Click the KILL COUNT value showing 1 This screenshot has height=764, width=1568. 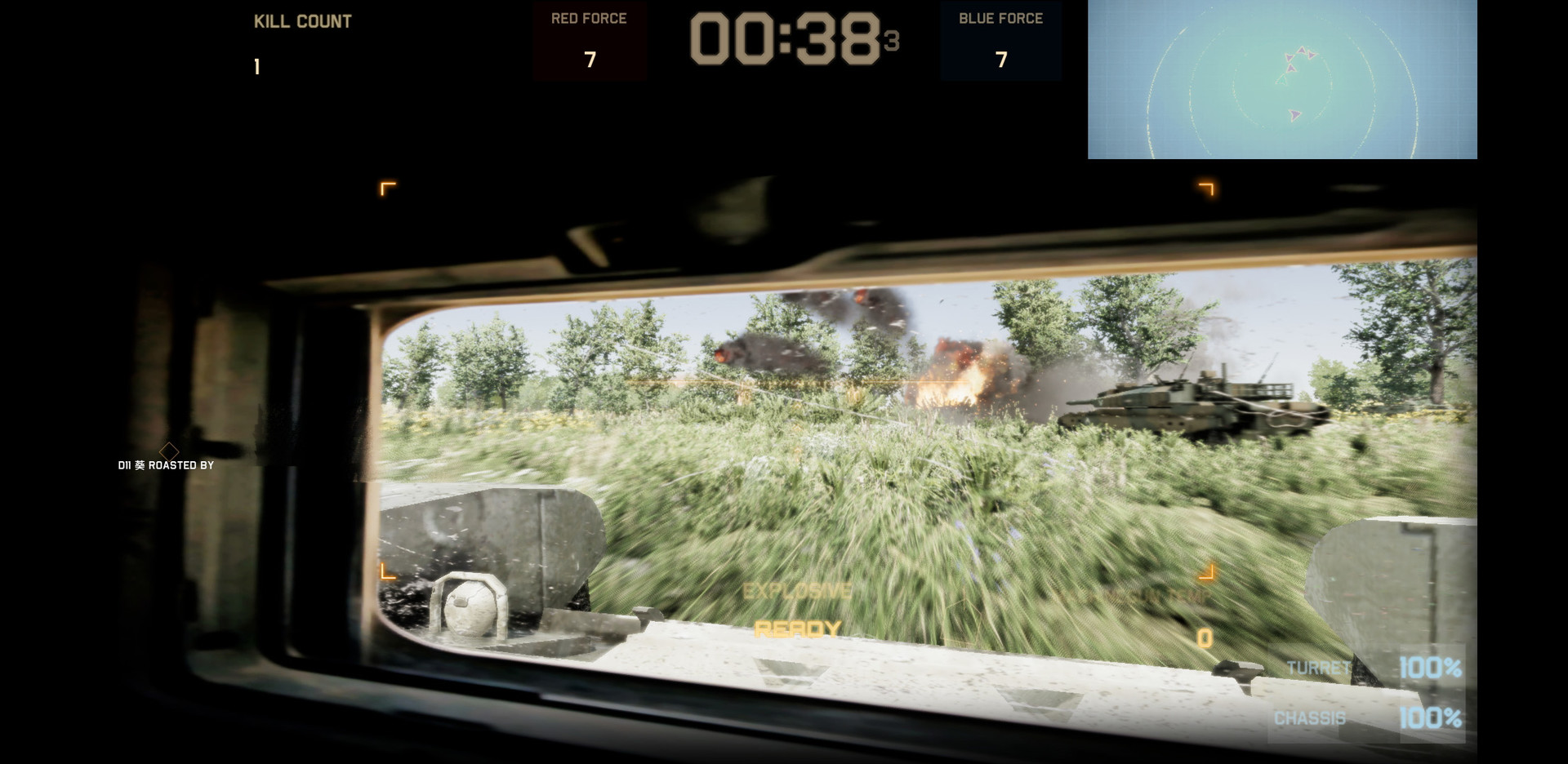(x=256, y=66)
